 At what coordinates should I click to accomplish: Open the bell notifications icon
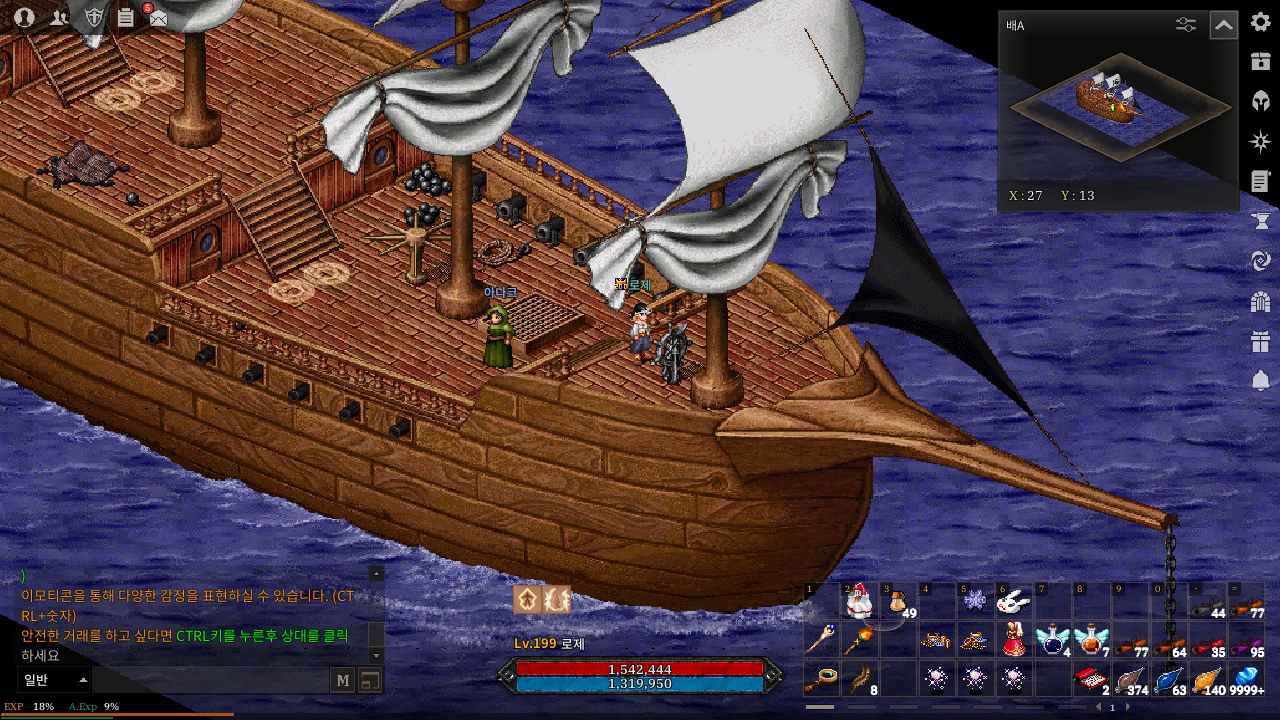coord(1260,381)
